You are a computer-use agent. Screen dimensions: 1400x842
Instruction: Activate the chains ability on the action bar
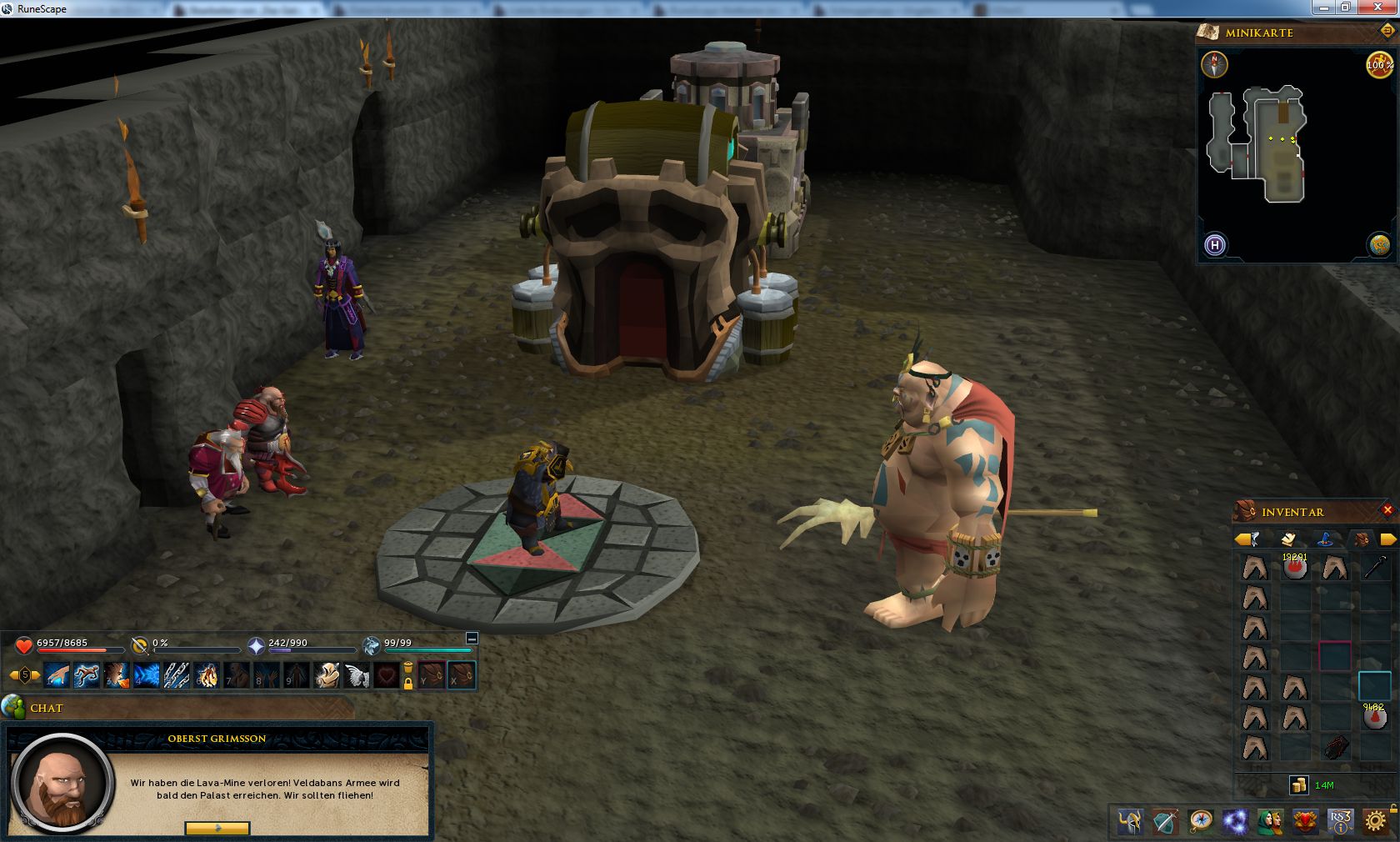point(176,674)
